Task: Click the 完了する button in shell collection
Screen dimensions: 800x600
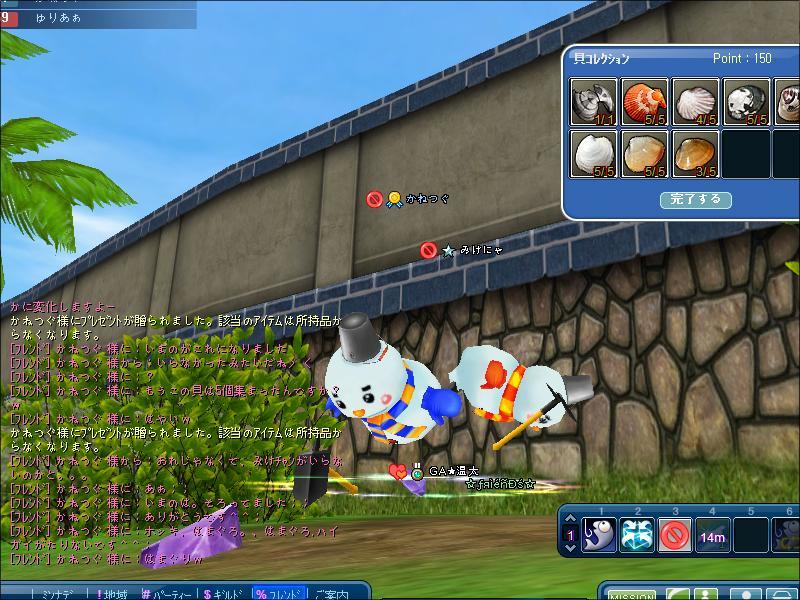Action: tap(695, 200)
